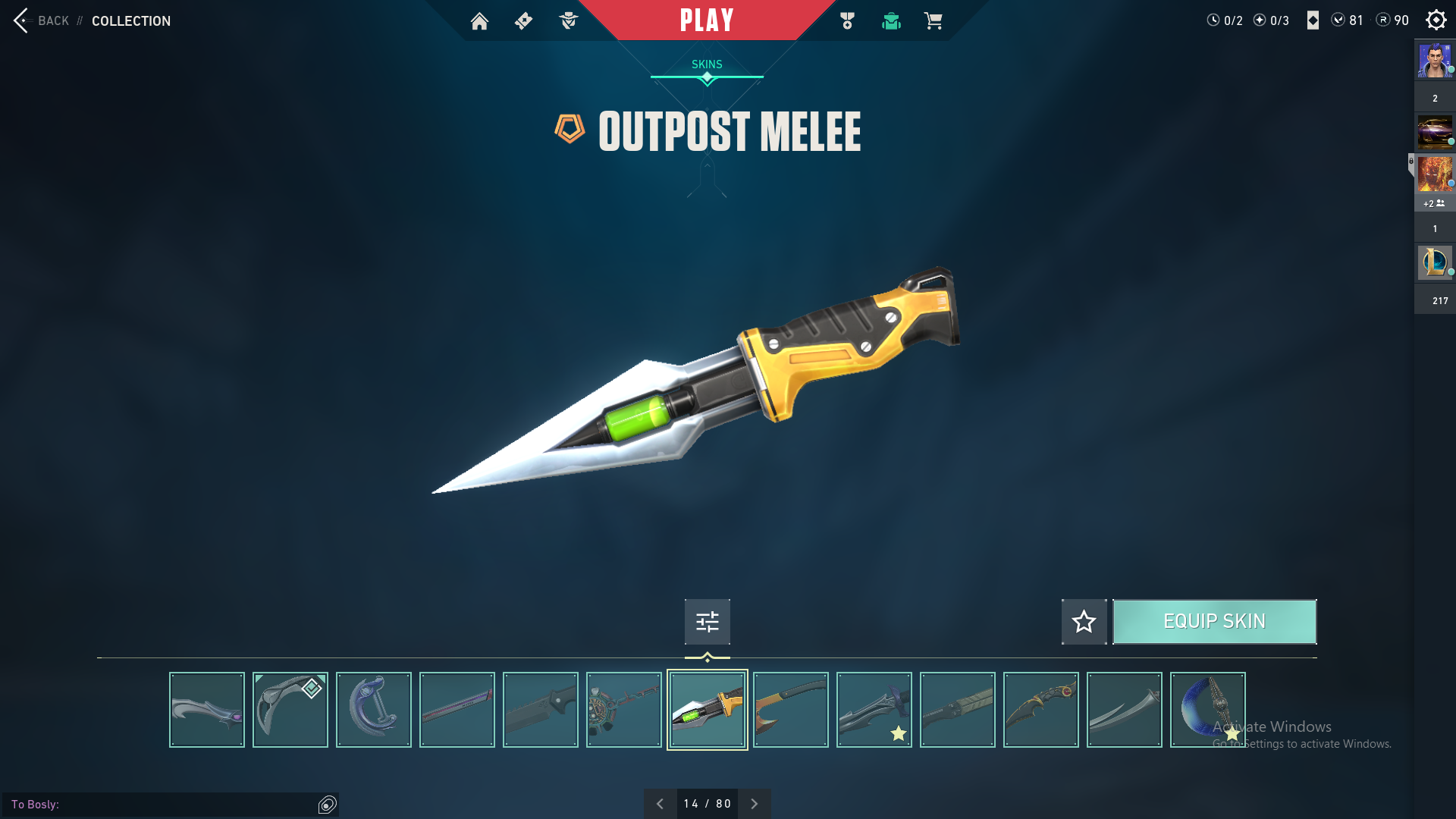Open the settings gear
The height and width of the screenshot is (819, 1456).
(x=1436, y=20)
